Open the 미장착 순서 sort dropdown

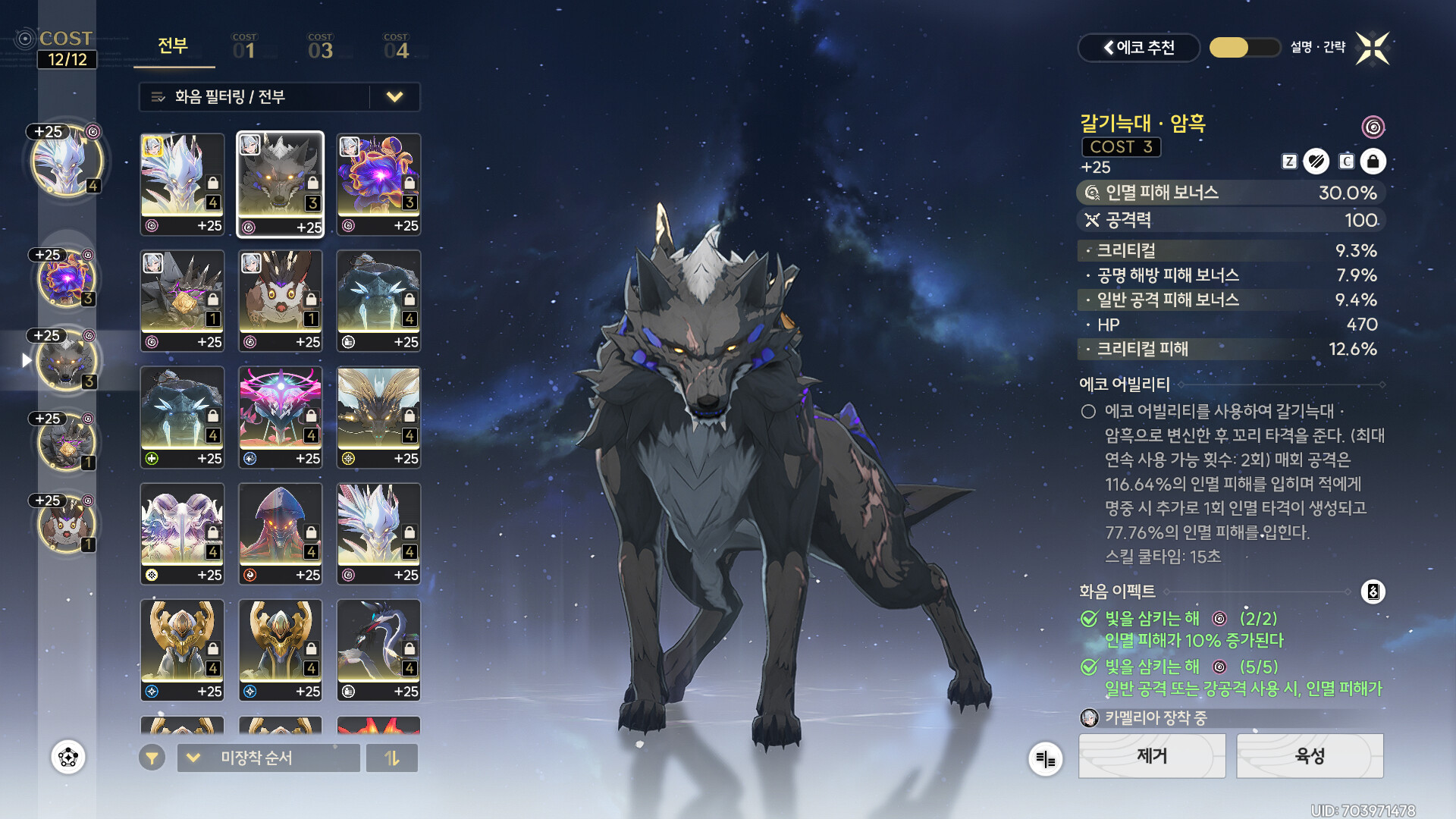[x=268, y=758]
